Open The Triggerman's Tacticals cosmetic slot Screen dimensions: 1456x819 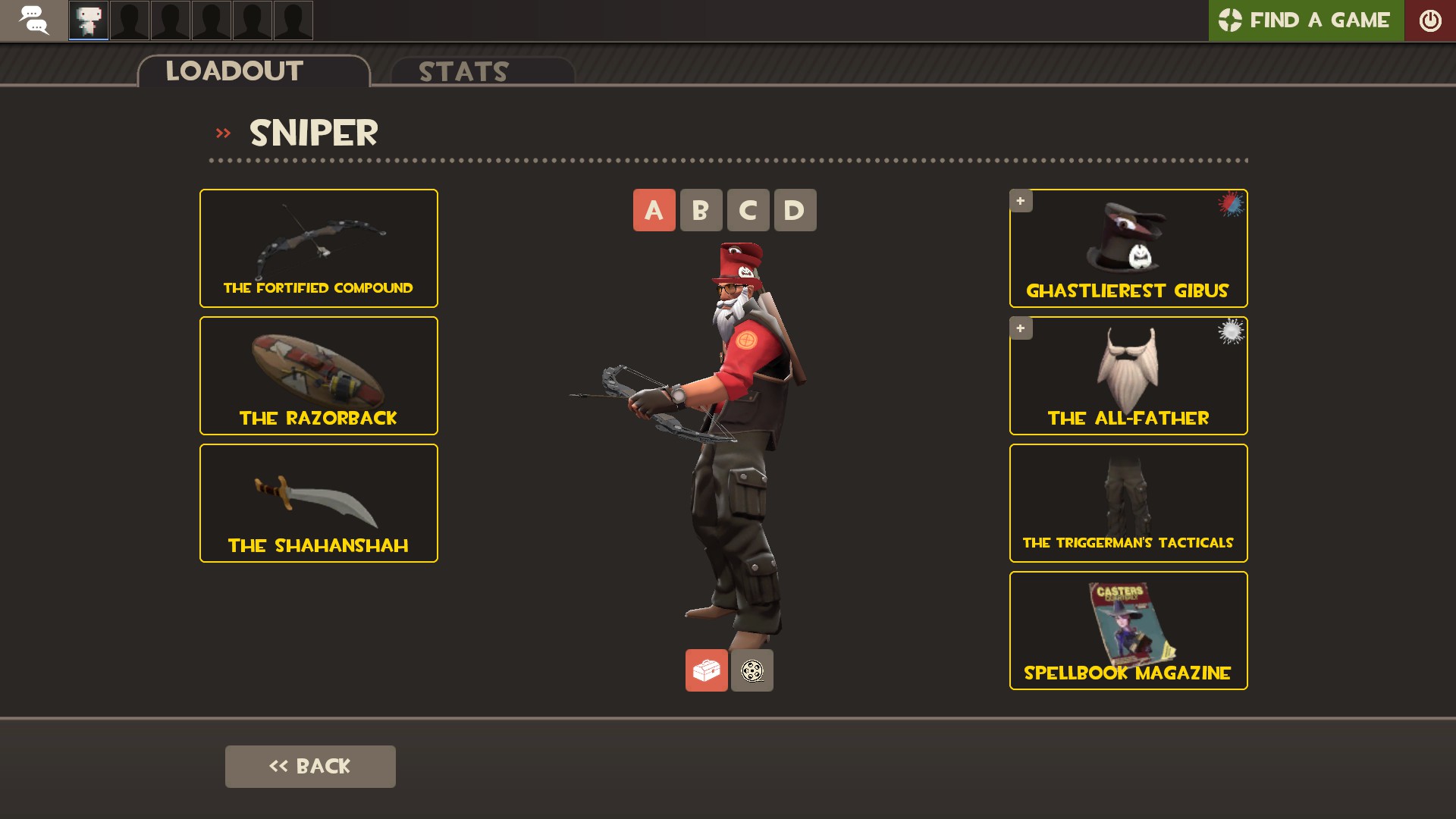1128,502
